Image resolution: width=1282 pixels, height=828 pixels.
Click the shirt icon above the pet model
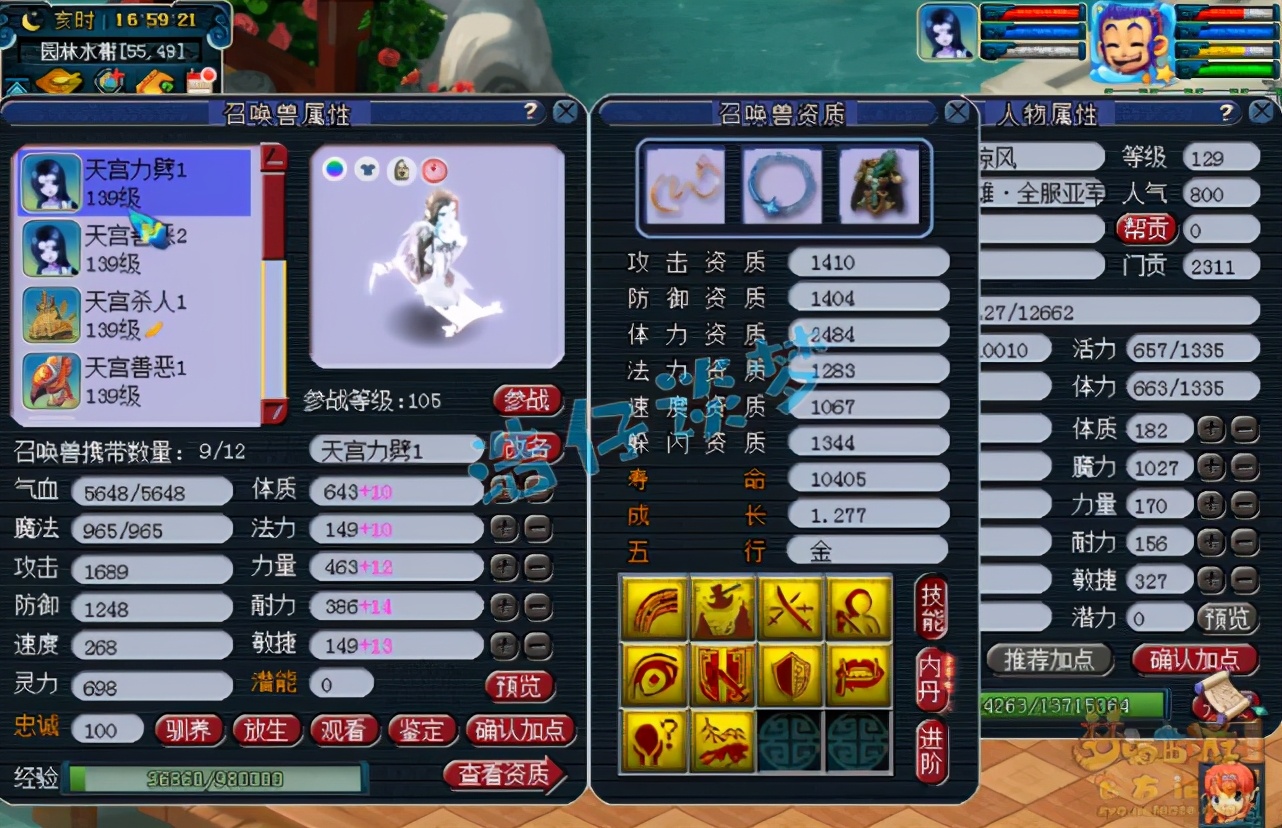pos(368,169)
